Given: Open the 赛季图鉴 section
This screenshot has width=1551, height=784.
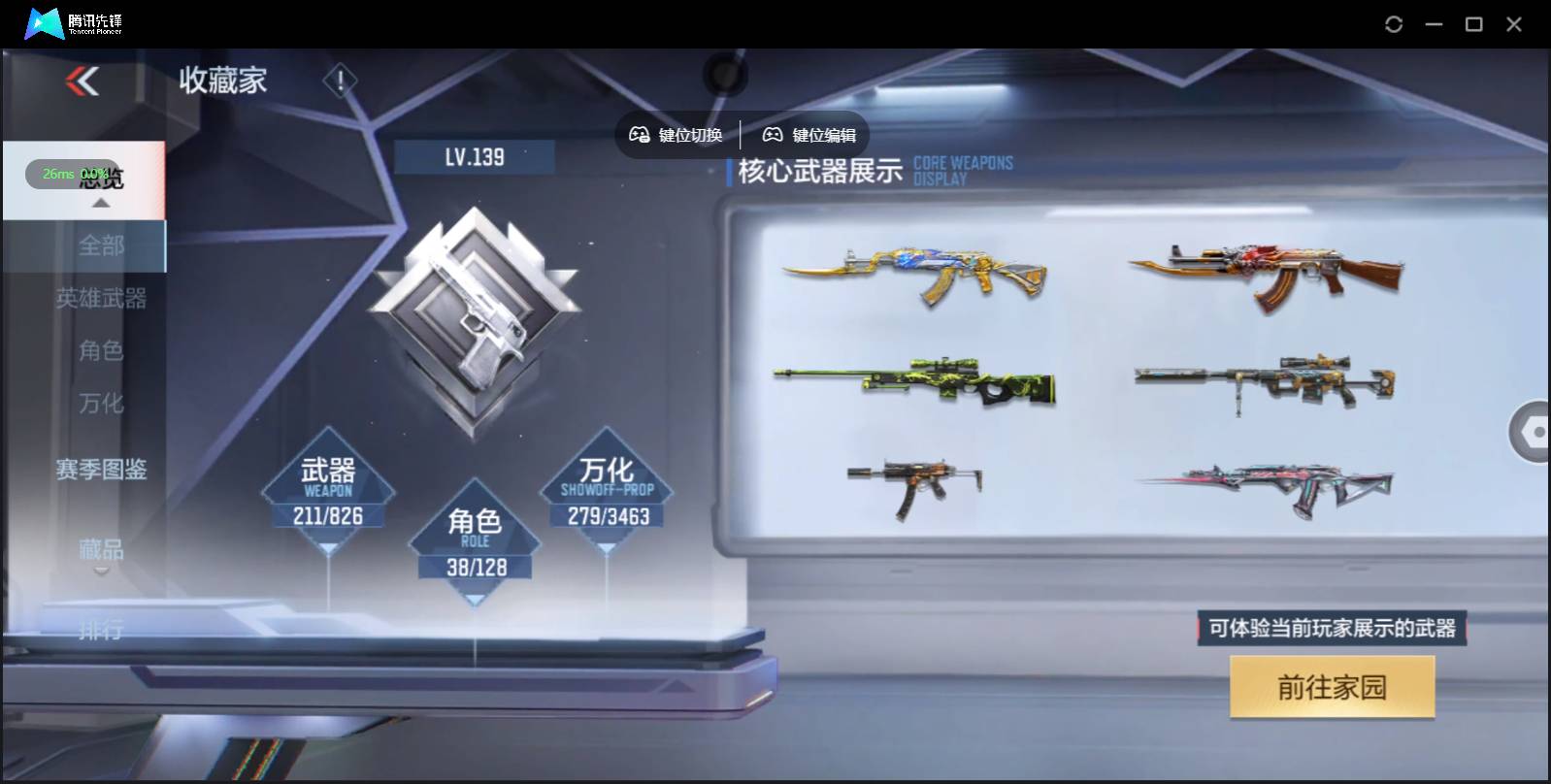Looking at the screenshot, I should (x=101, y=469).
